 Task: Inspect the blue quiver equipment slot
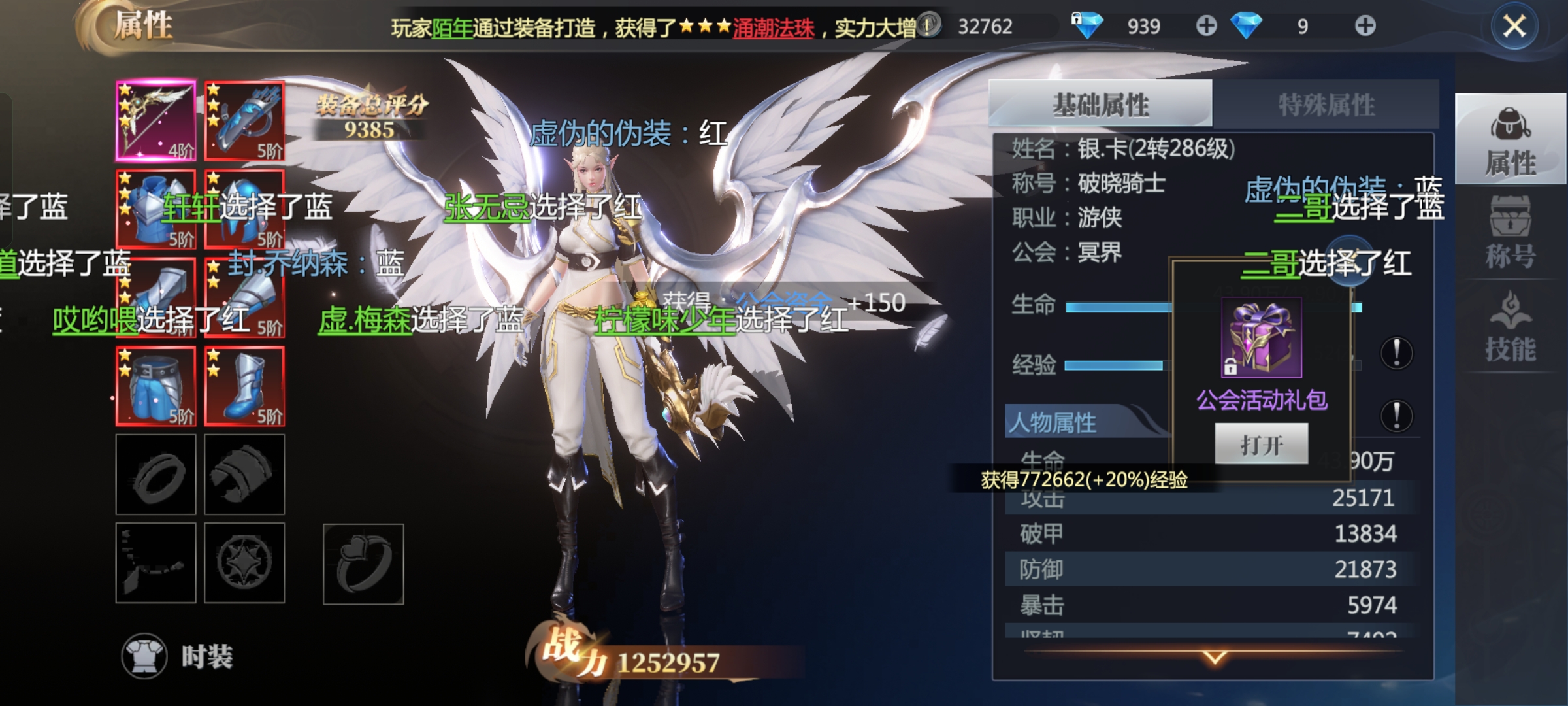point(244,121)
